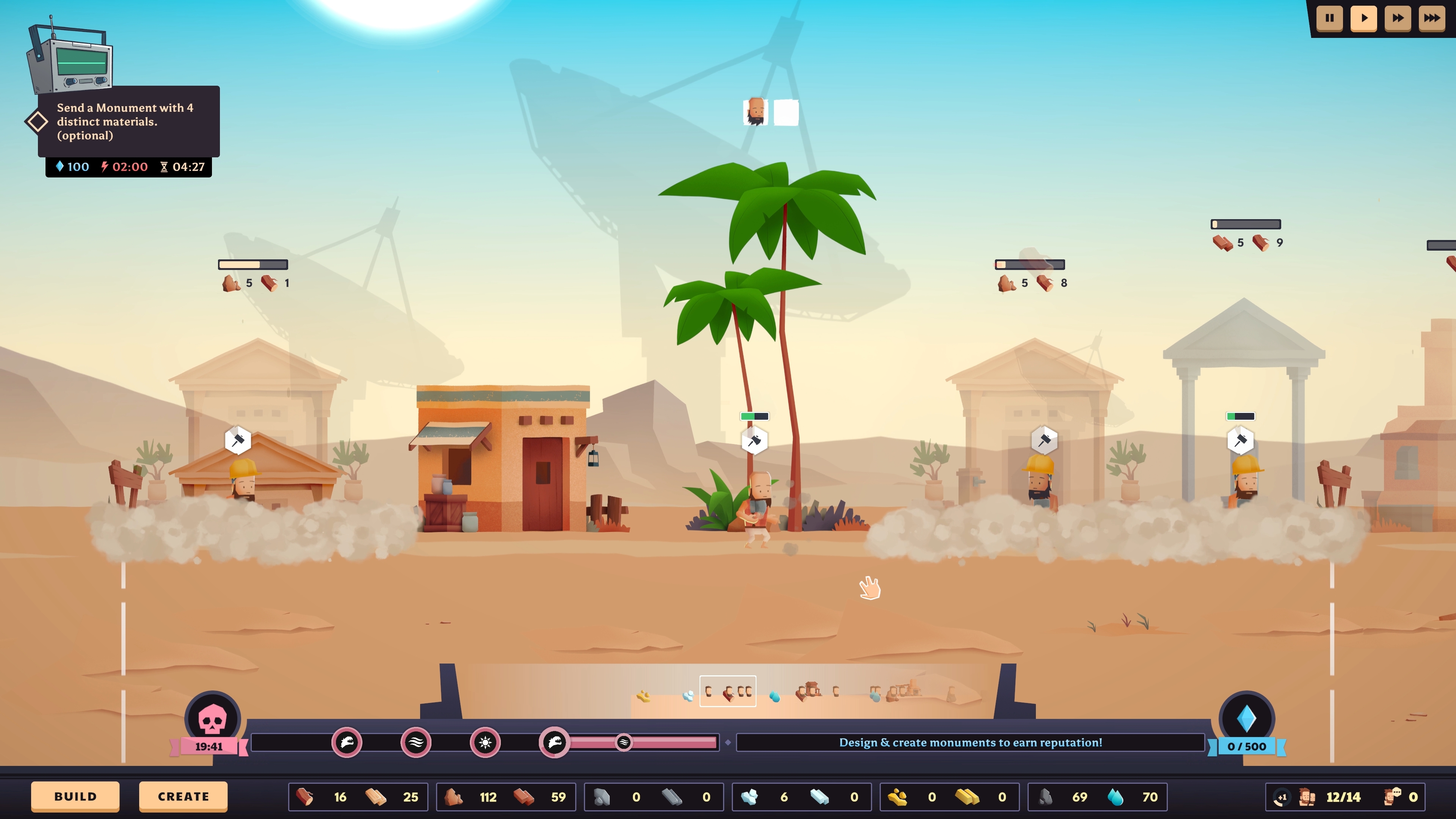Pause the game with the pause button
This screenshot has width=1456, height=819.
pos(1329,18)
